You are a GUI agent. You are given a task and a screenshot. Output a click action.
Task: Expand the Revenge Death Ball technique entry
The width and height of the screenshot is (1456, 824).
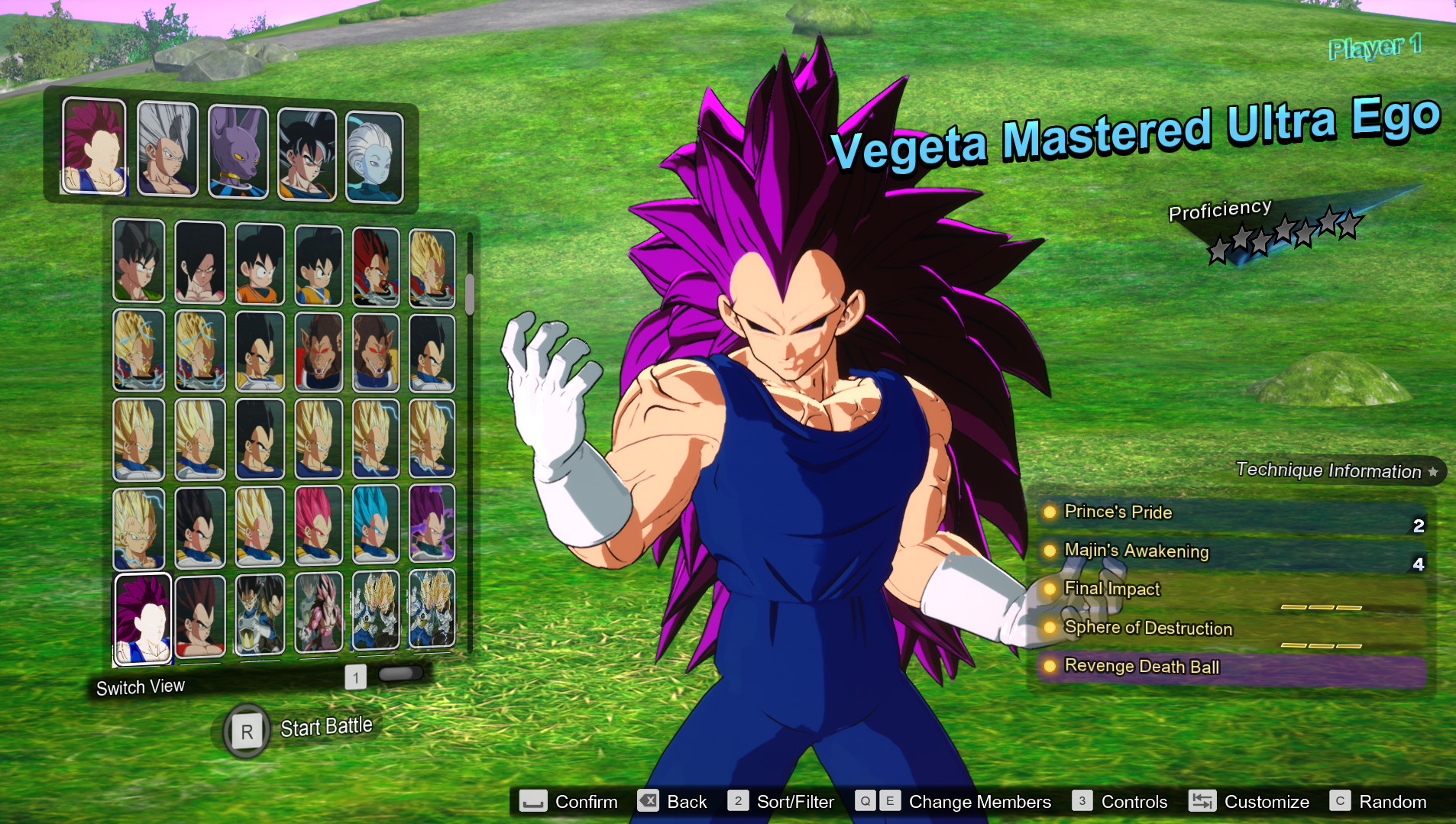coord(1141,666)
